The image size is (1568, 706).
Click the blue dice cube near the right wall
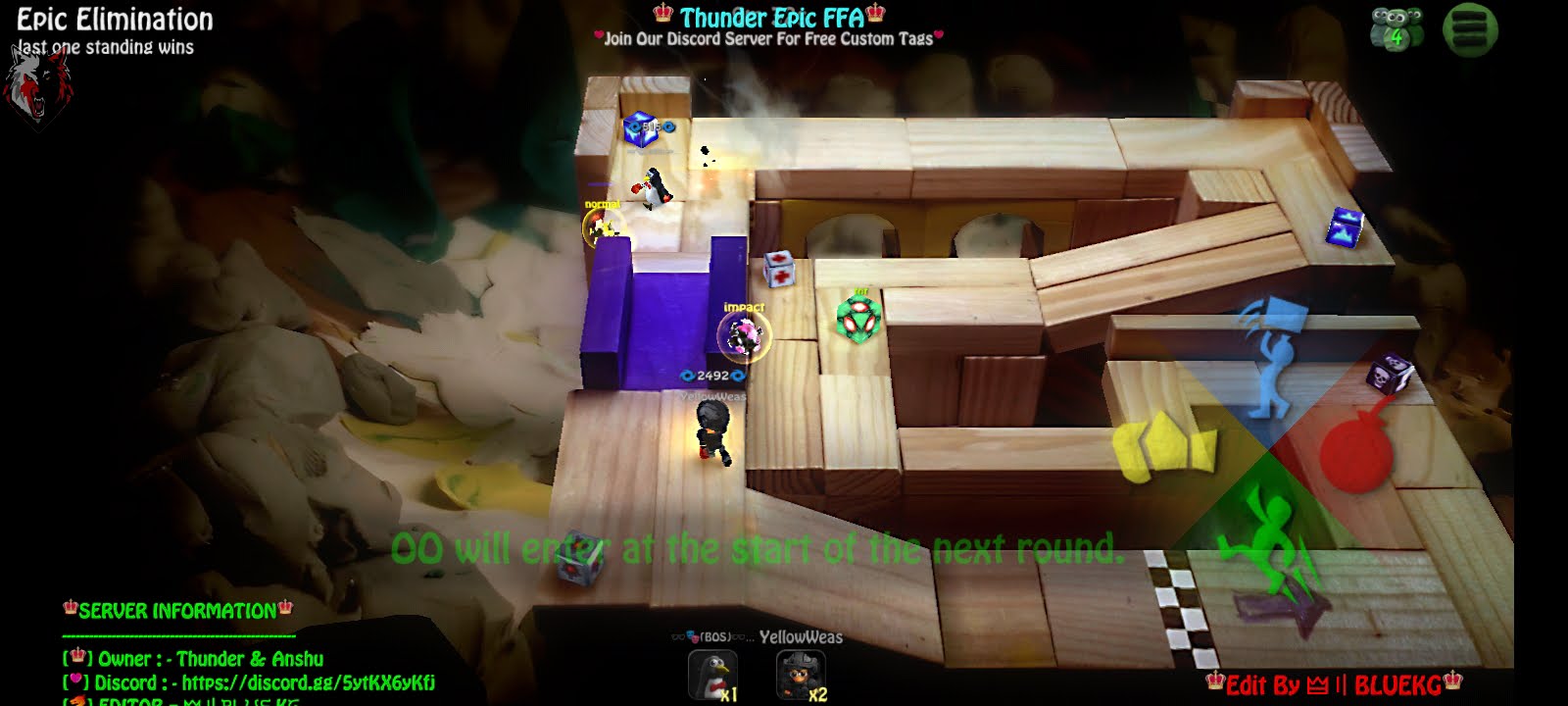pos(1347,228)
